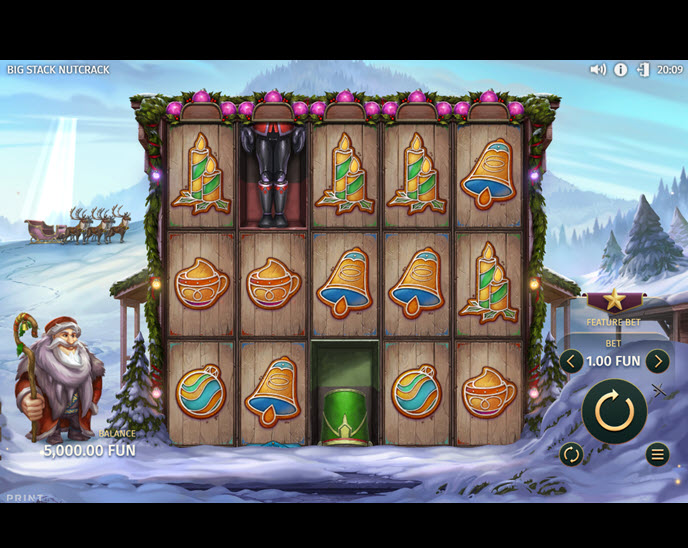Screen dimensions: 688x548
Task: Exit the game via door icon
Action: (643, 70)
